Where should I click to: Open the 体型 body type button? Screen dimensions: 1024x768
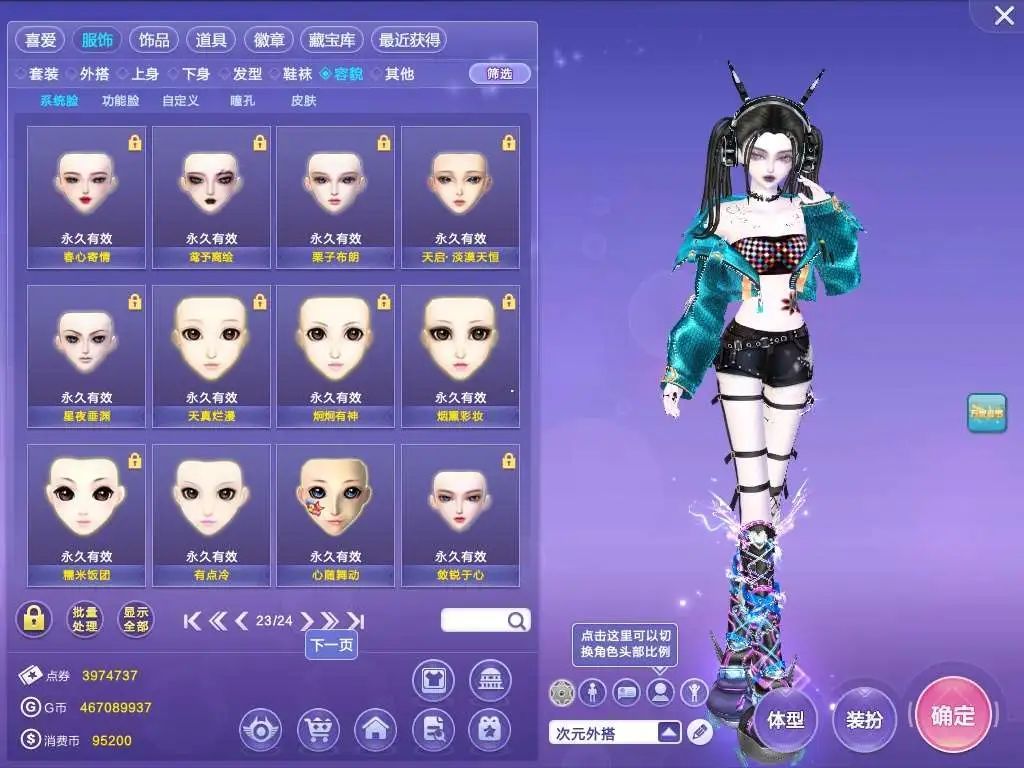tap(786, 719)
